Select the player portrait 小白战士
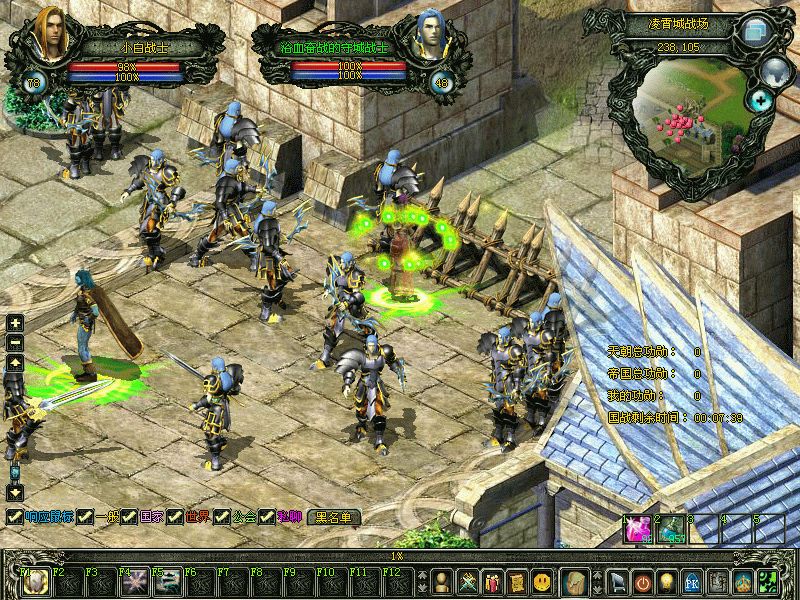The image size is (800, 600). 50,37
